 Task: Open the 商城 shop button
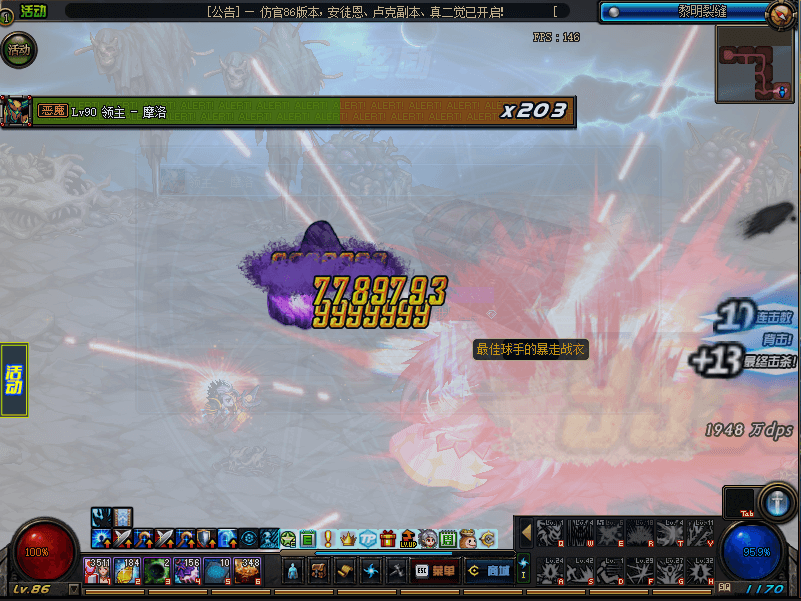click(x=489, y=570)
